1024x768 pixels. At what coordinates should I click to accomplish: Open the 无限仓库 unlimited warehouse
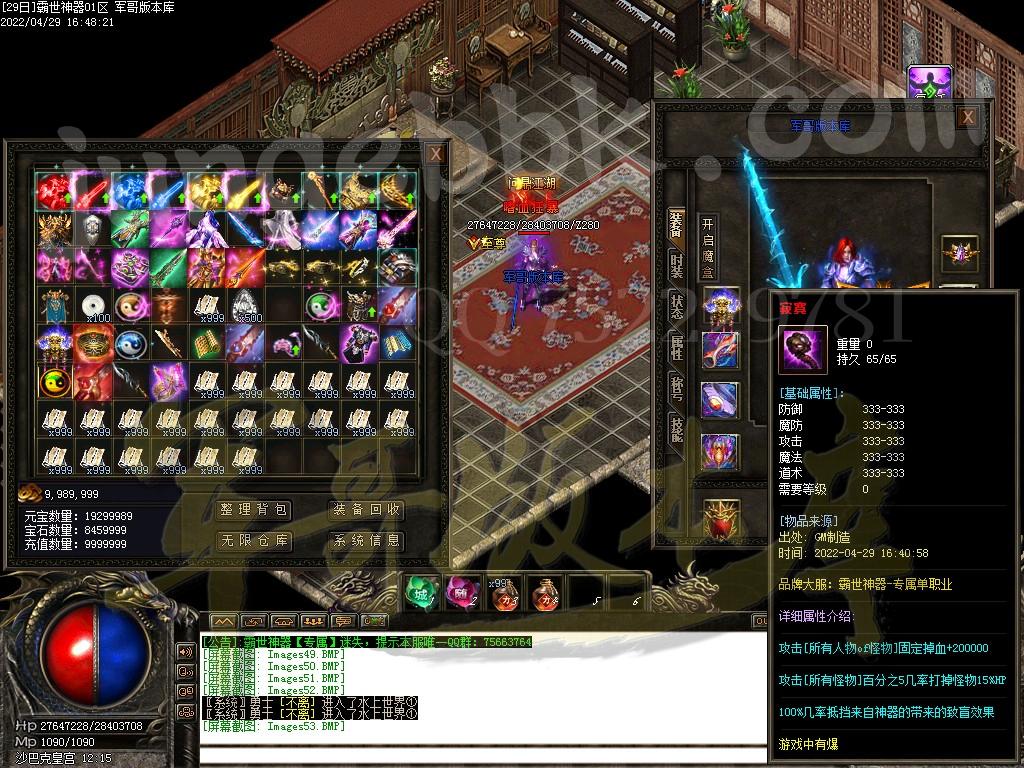pyautogui.click(x=254, y=541)
